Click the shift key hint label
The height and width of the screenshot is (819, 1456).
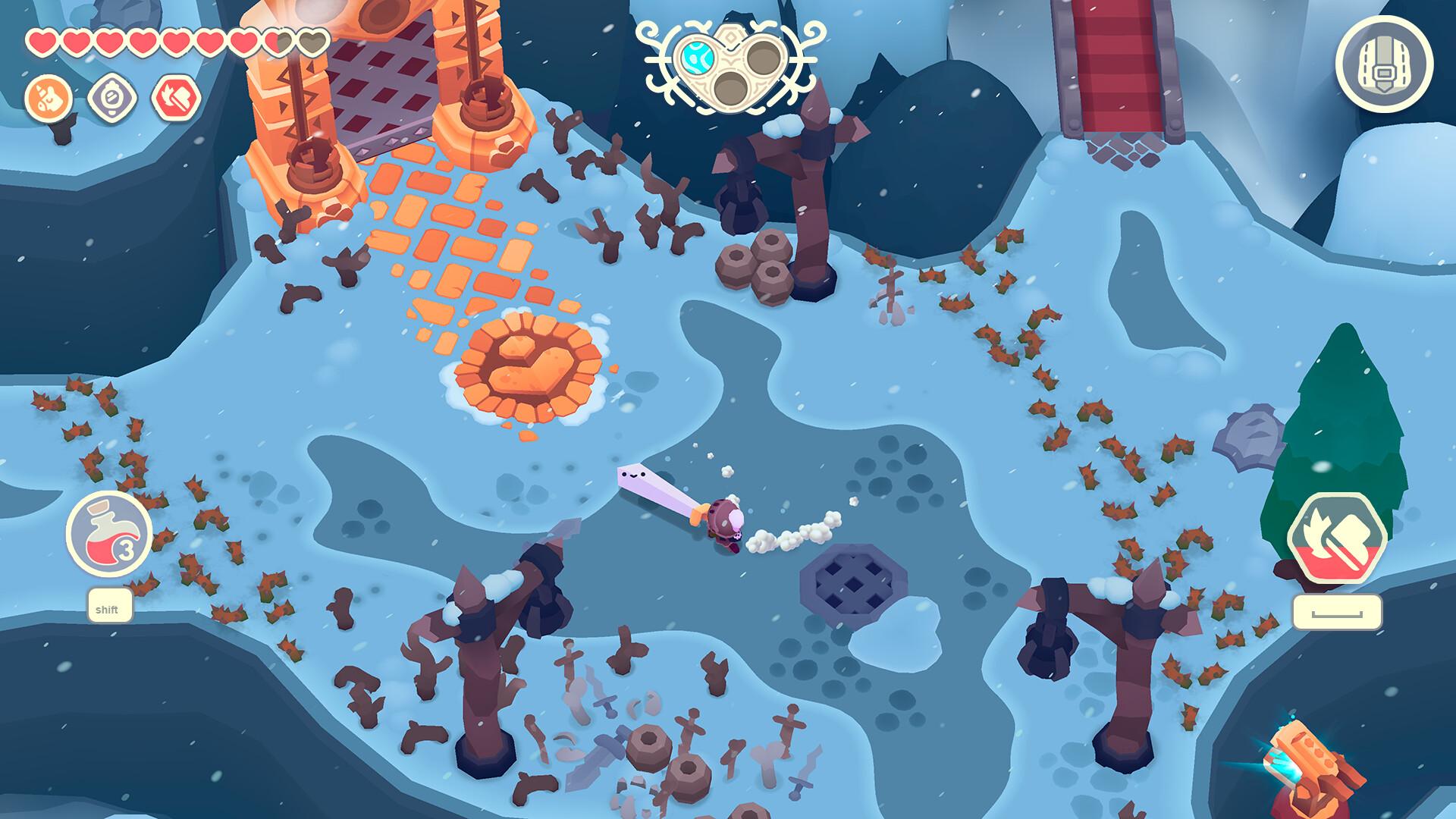[x=108, y=608]
